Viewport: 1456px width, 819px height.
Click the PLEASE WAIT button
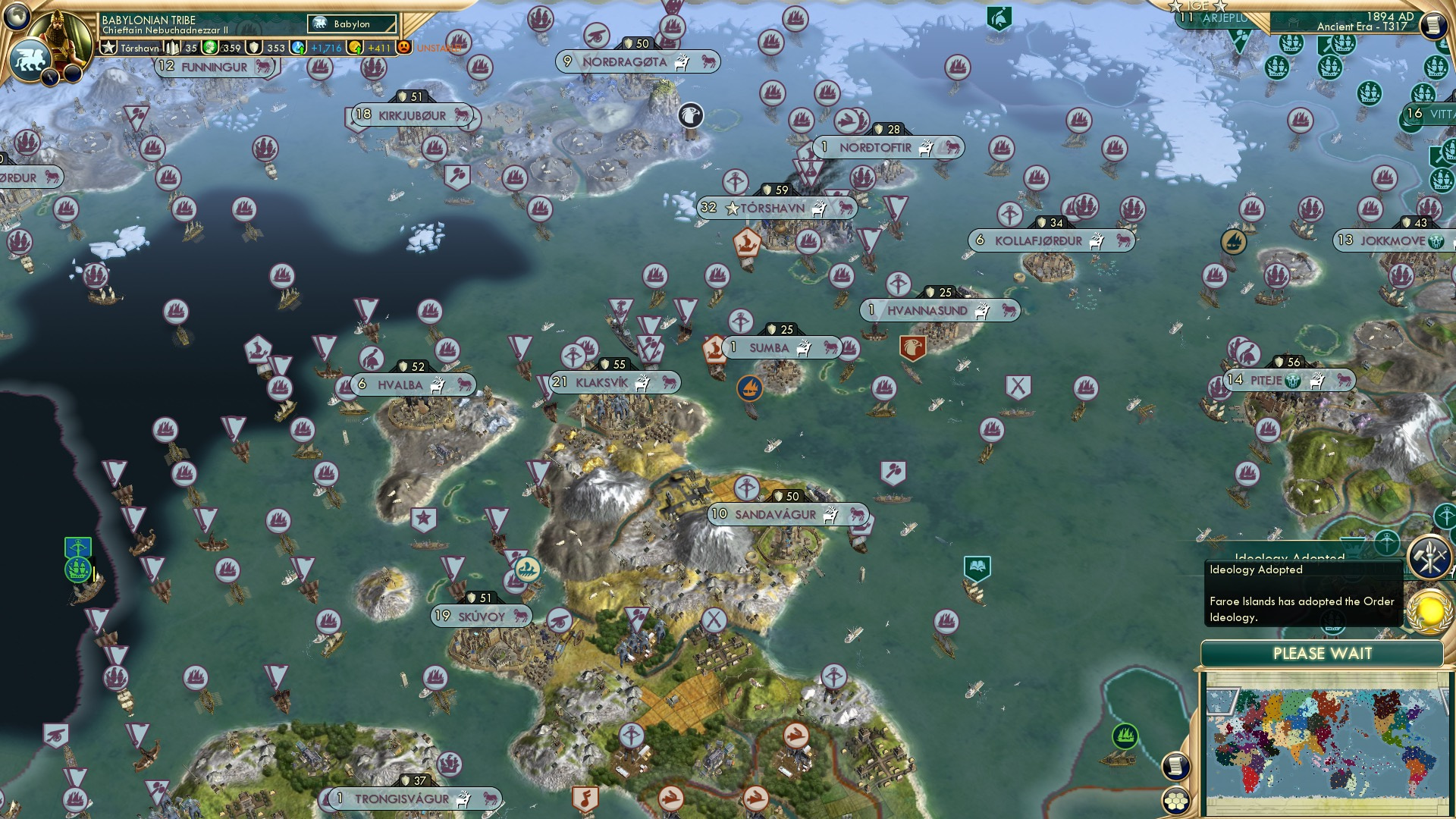(x=1325, y=653)
